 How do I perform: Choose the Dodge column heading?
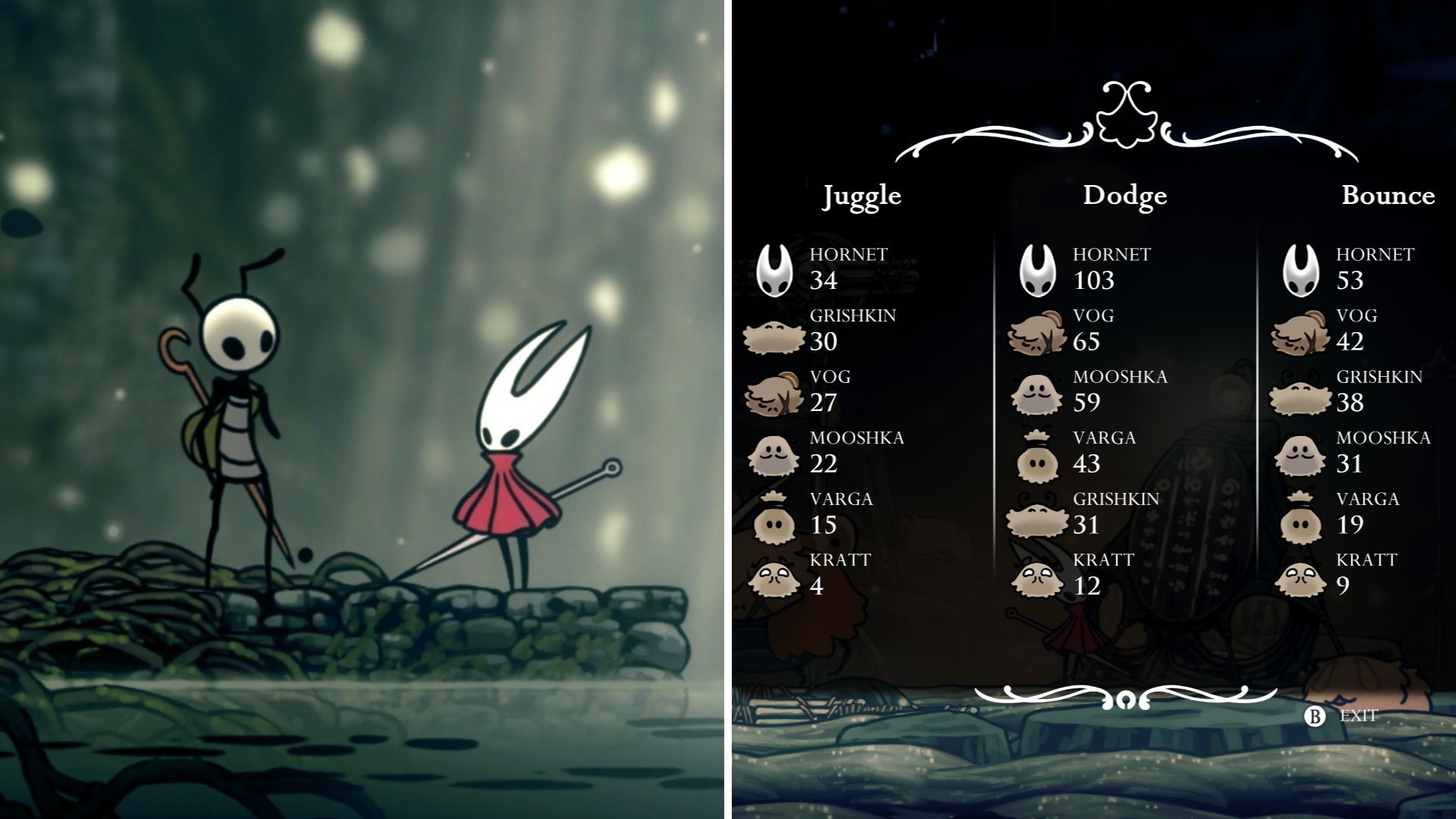[1125, 196]
